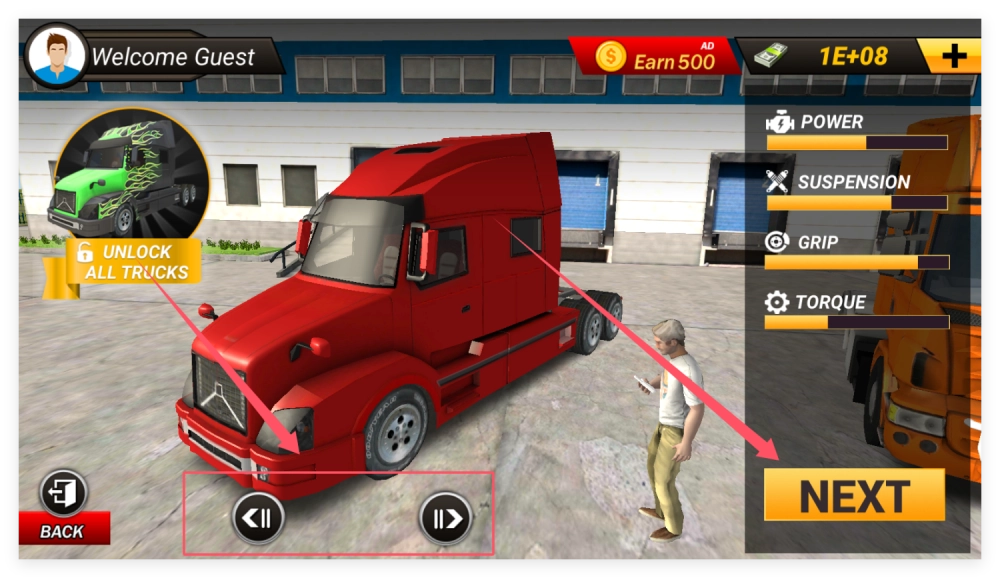Show the next truck with right arrow
1000x578 pixels.
(445, 518)
